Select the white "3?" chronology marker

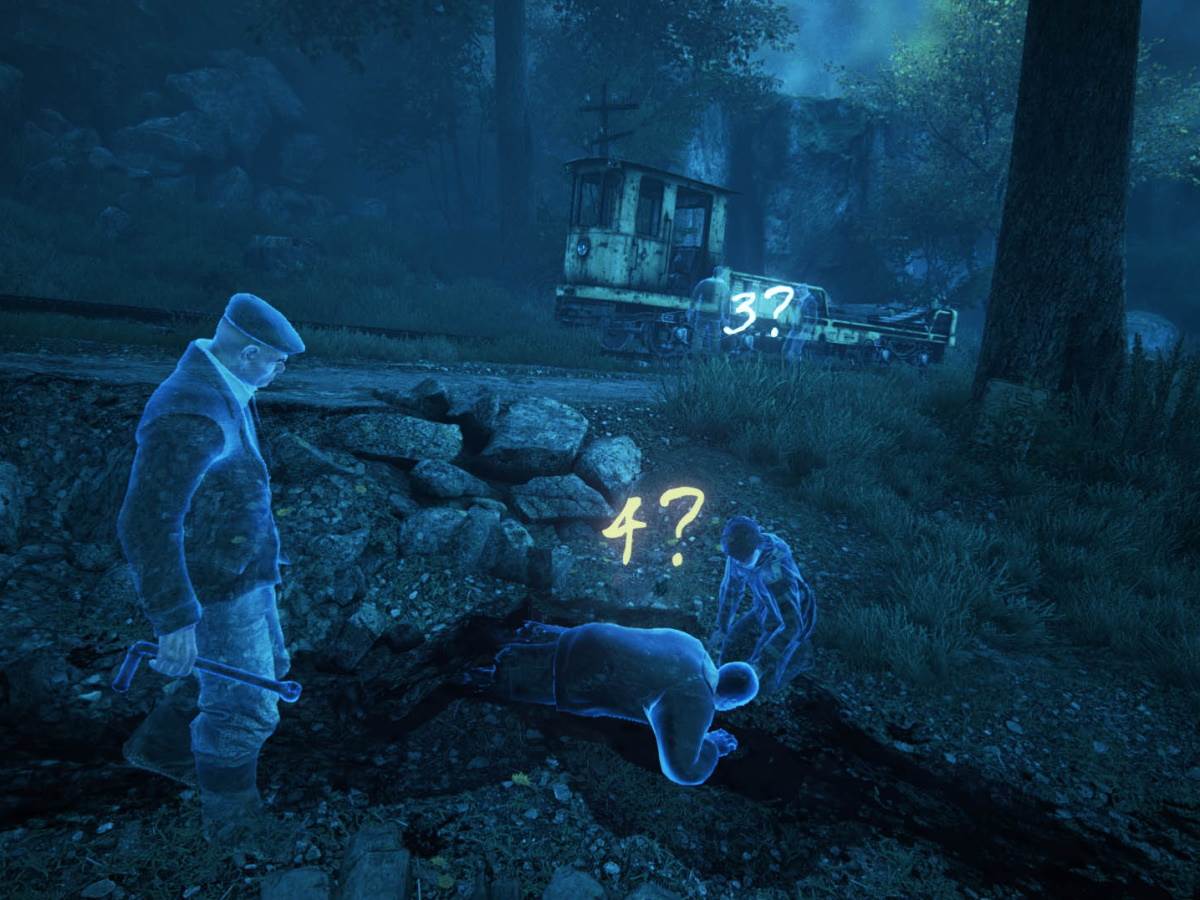pyautogui.click(x=757, y=310)
